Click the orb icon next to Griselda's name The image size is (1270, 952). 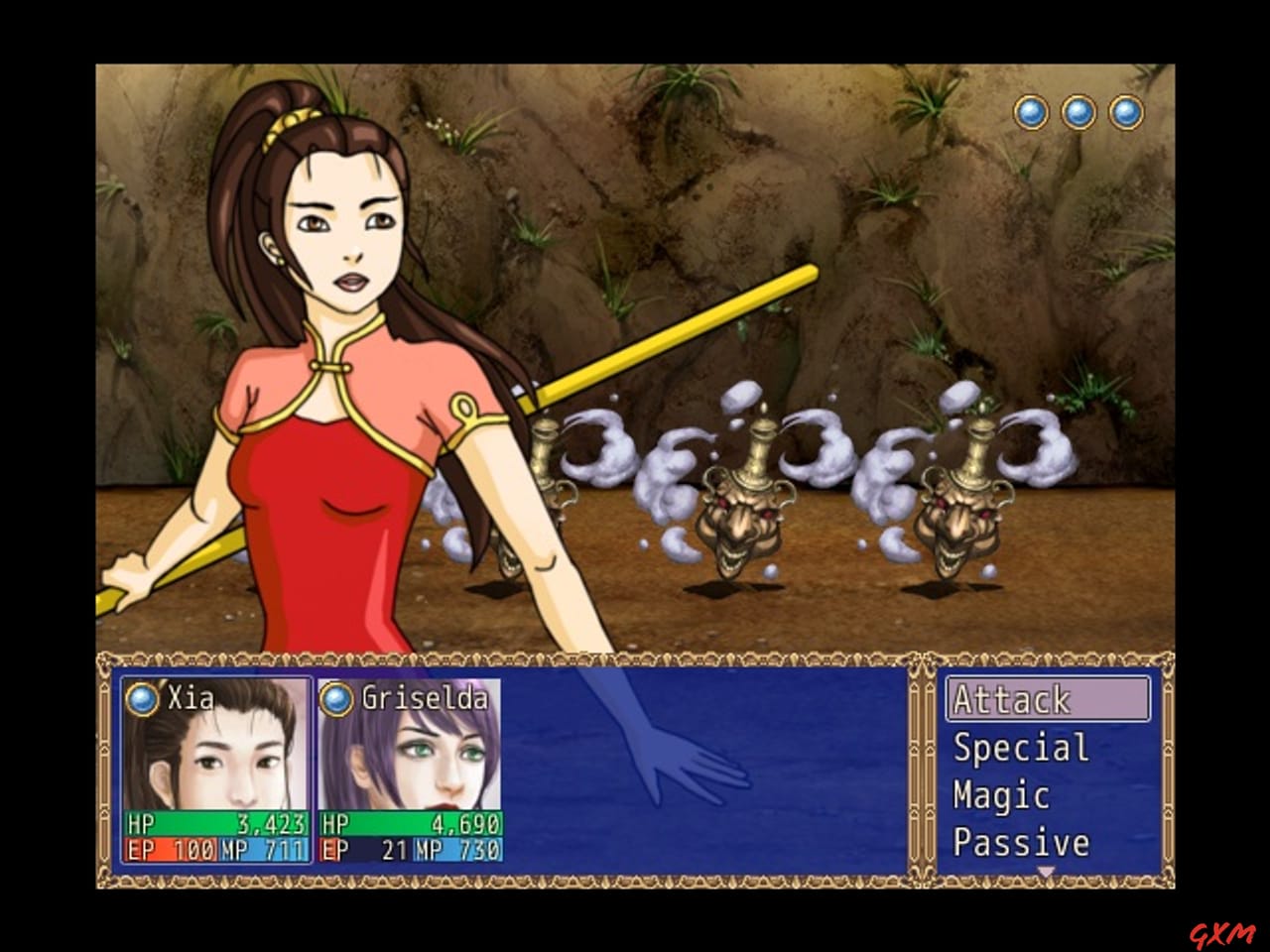(334, 699)
